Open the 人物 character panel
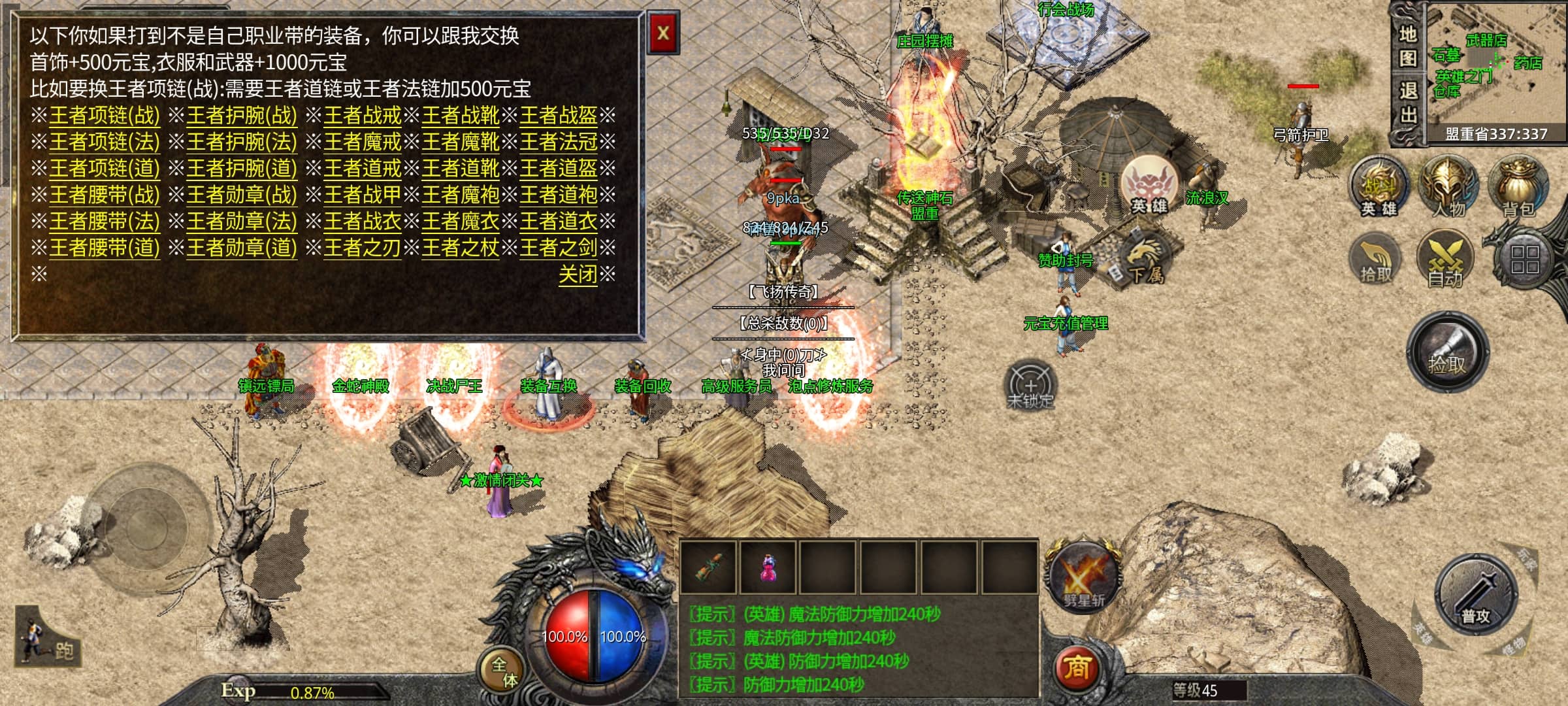Viewport: 1568px width, 706px height. click(x=1448, y=188)
